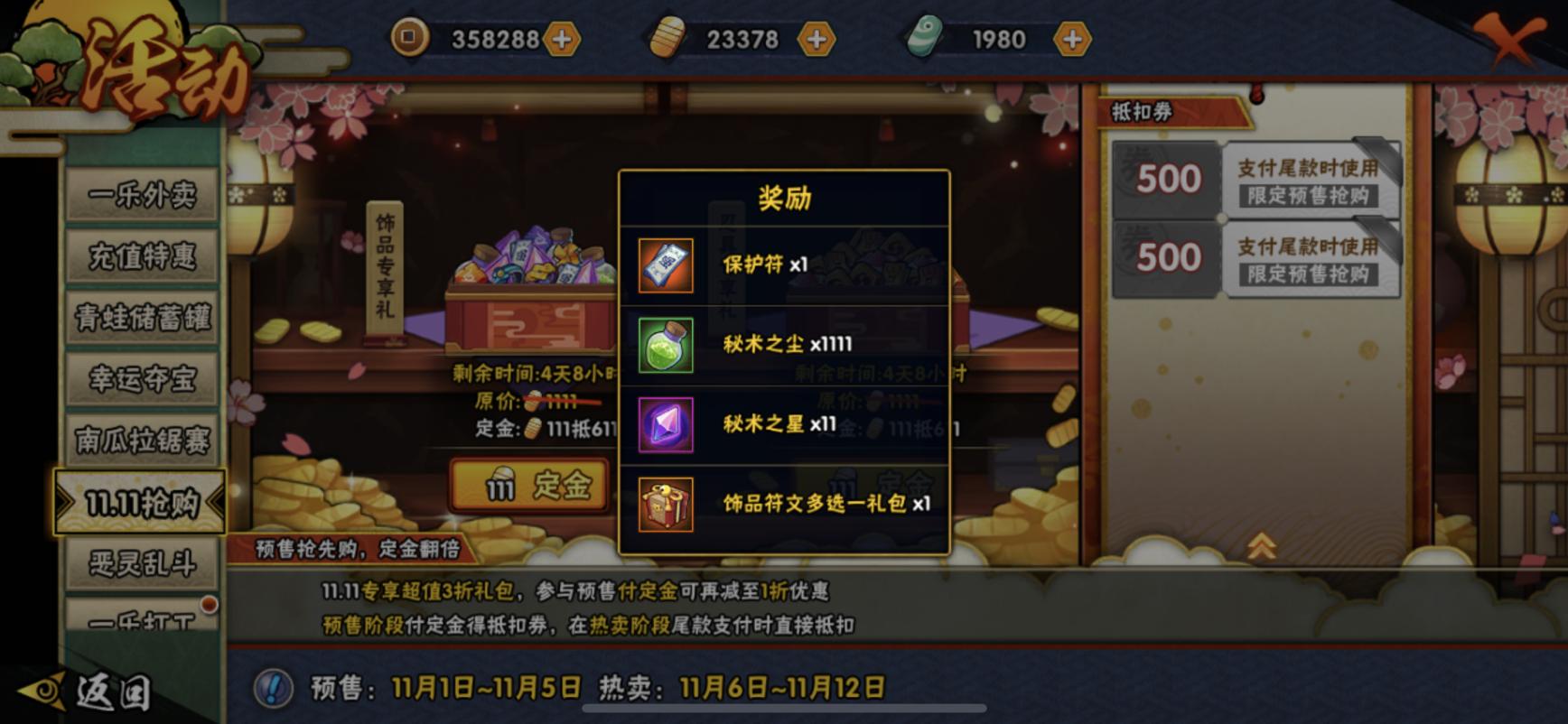Open the 一乐外卖 activity entry
The width and height of the screenshot is (1568, 724).
pyautogui.click(x=143, y=193)
